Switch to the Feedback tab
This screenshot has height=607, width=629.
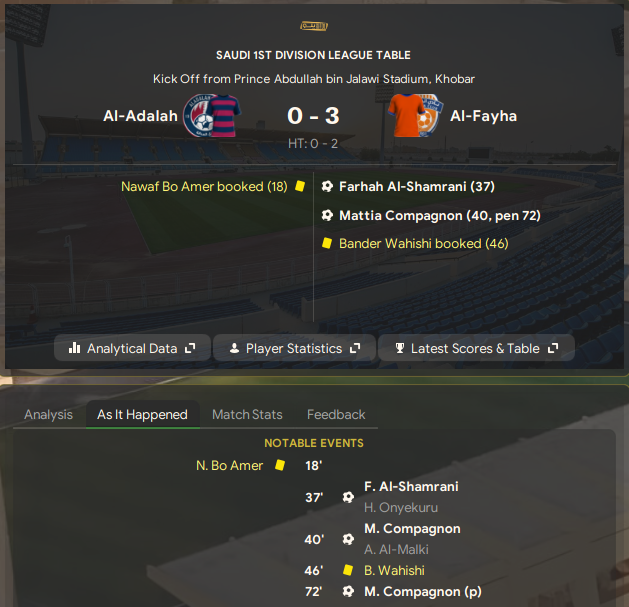tap(336, 414)
